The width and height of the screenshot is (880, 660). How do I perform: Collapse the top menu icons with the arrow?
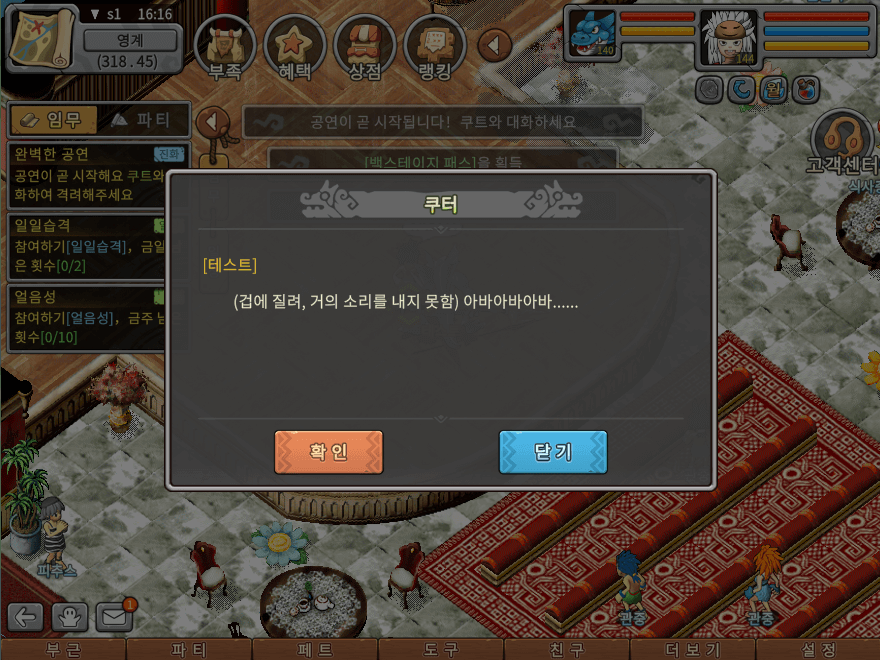(495, 45)
